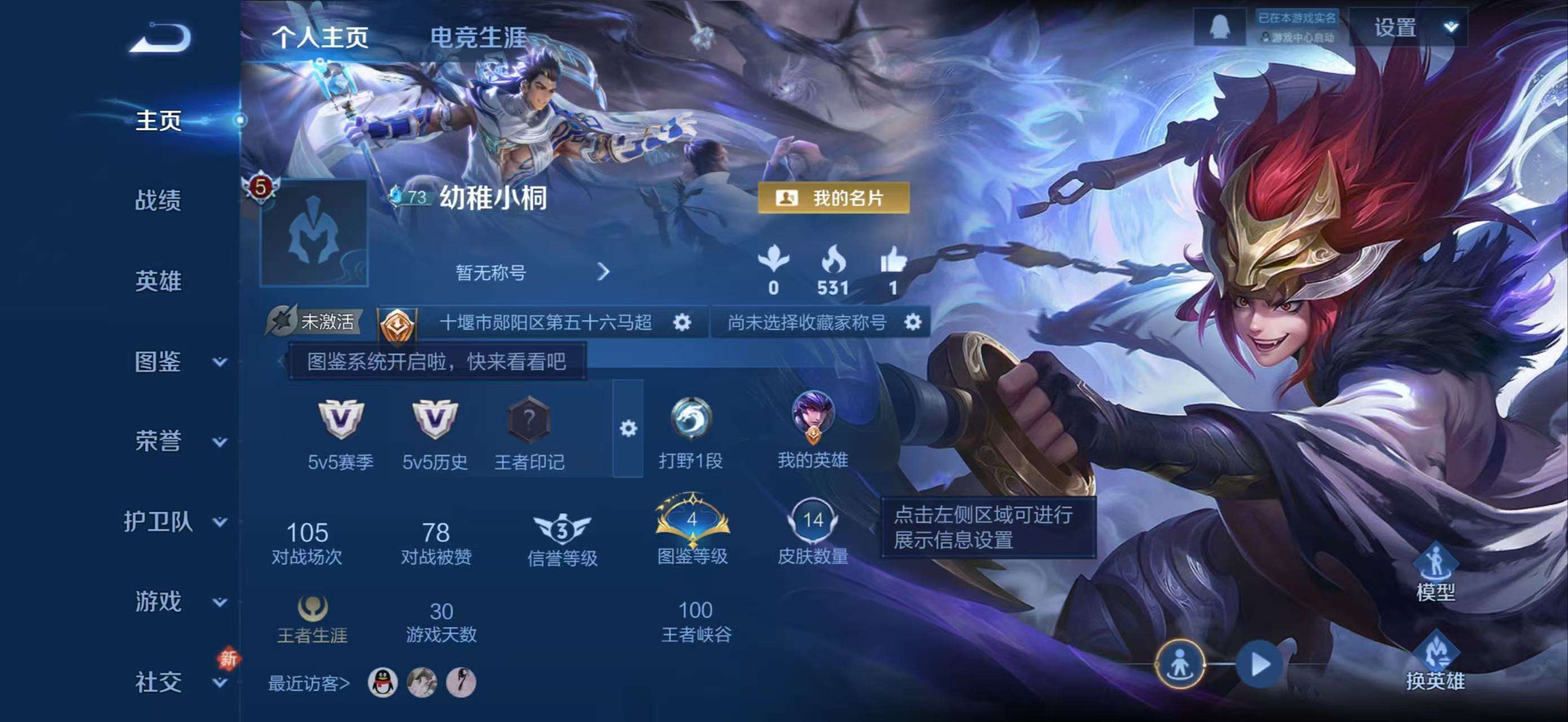The image size is (1568, 722).
Task: Open 战绩 from the left sidebar
Action: coord(156,202)
